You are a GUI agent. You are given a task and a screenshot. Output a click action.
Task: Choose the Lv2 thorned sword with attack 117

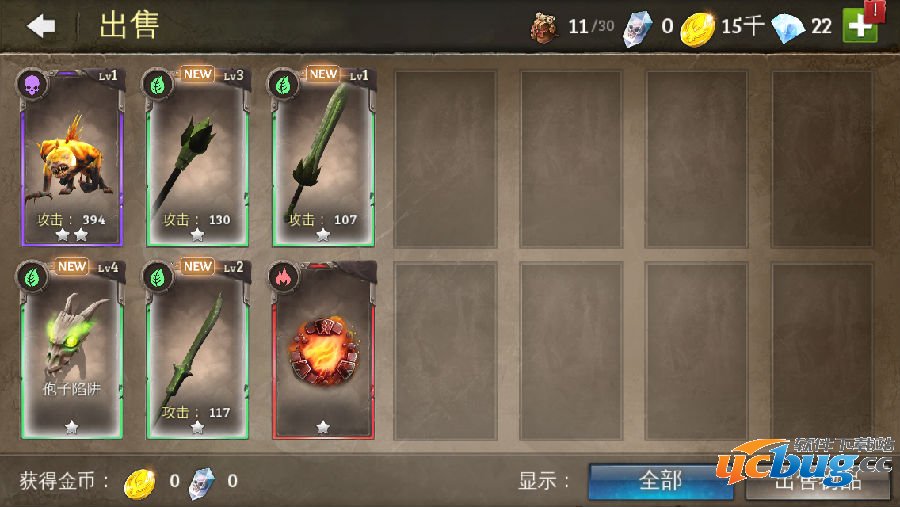click(x=197, y=350)
